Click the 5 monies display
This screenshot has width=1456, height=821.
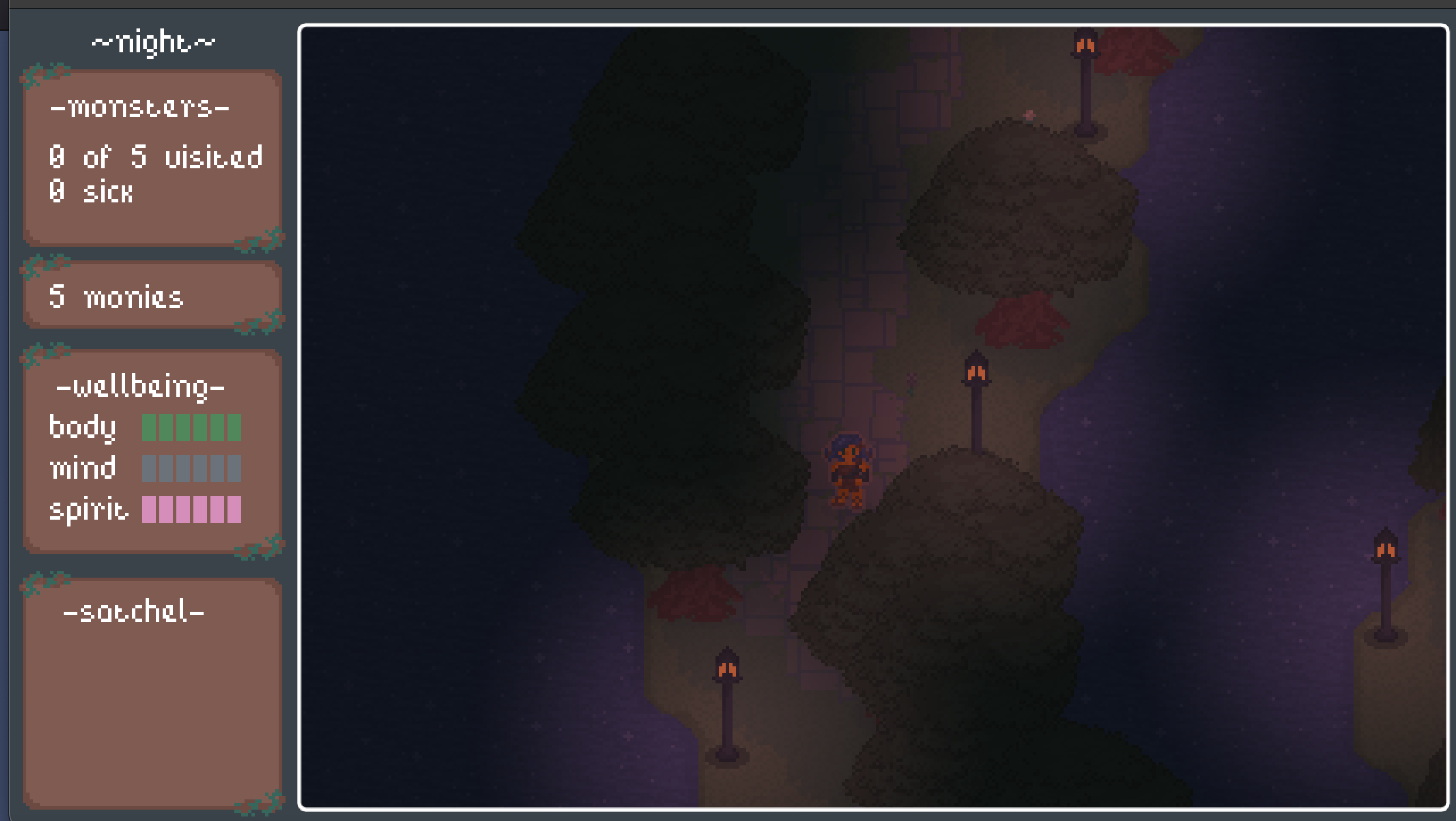point(115,296)
